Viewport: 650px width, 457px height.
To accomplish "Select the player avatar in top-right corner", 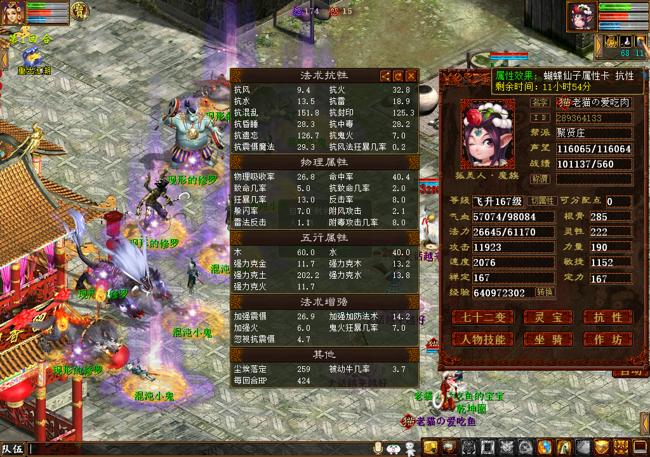I will click(x=580, y=16).
